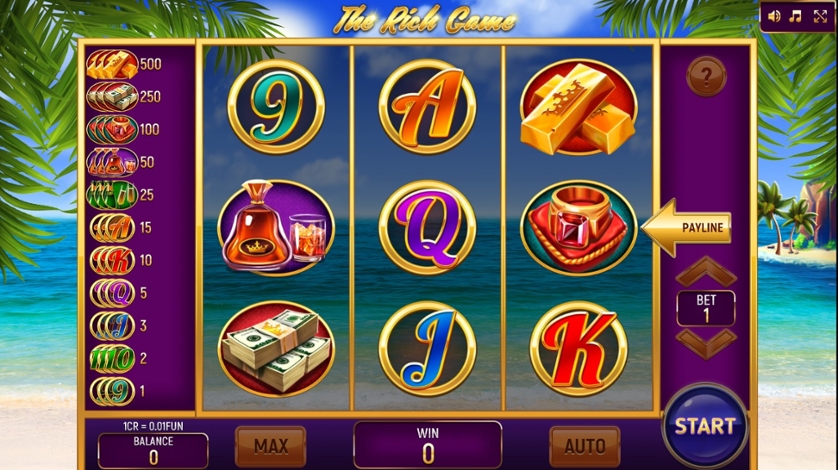The height and width of the screenshot is (470, 838).
Task: Open the question mark help button
Action: click(706, 76)
